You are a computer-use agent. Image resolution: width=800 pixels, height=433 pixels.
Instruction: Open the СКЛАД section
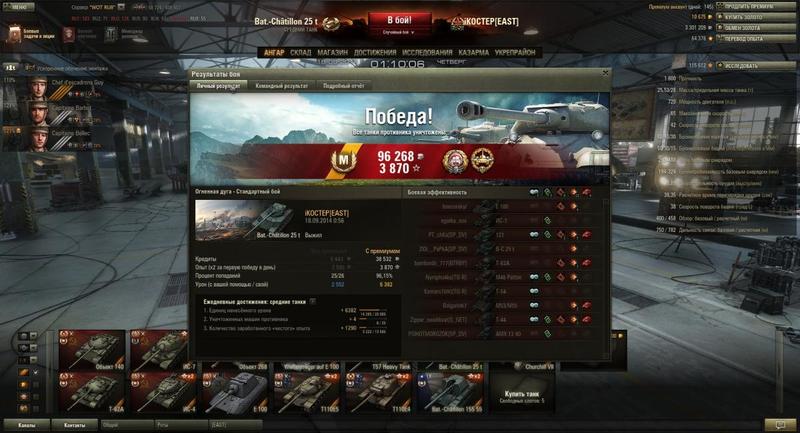coord(302,52)
